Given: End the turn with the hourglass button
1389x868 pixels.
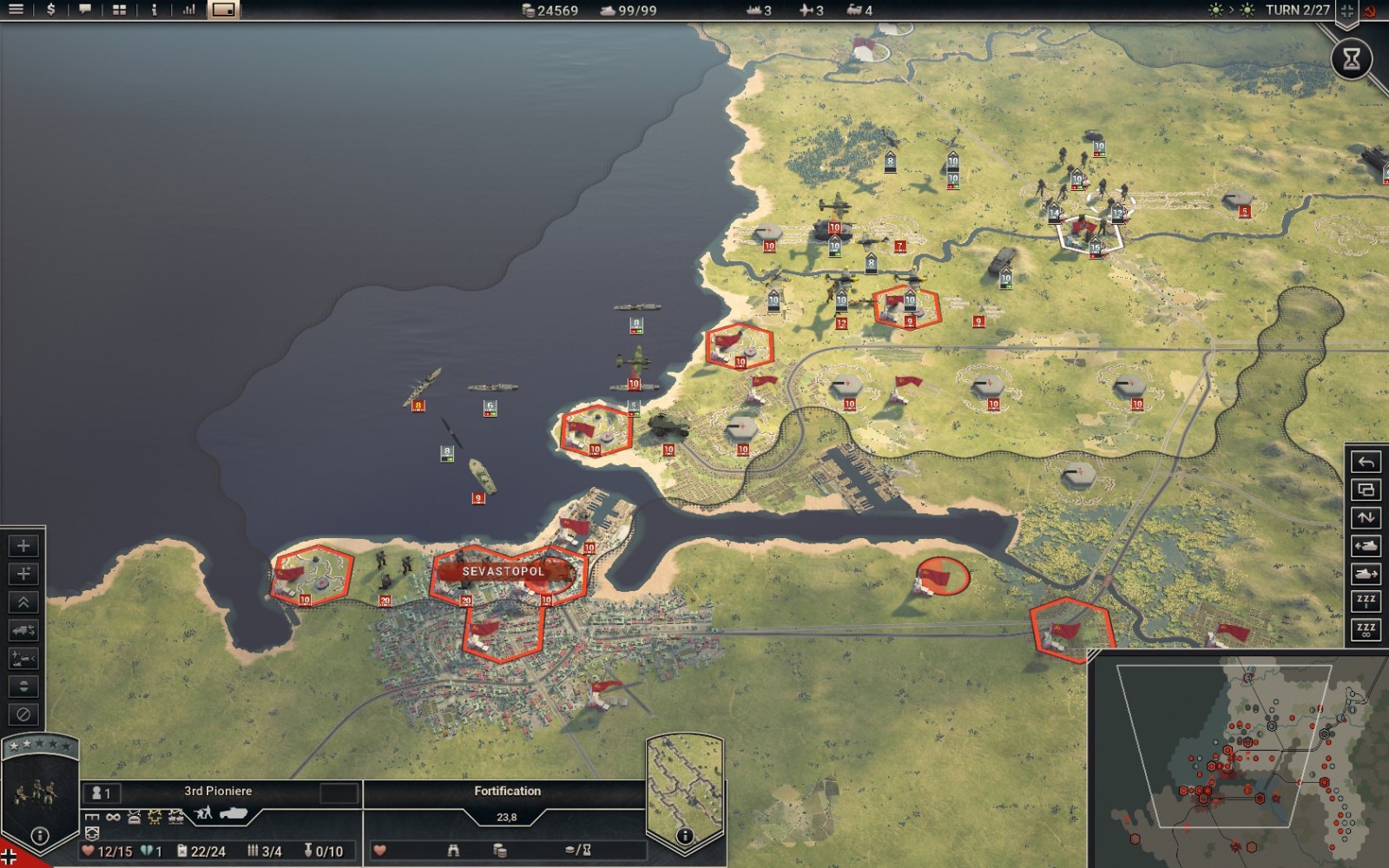Looking at the screenshot, I should [1352, 59].
